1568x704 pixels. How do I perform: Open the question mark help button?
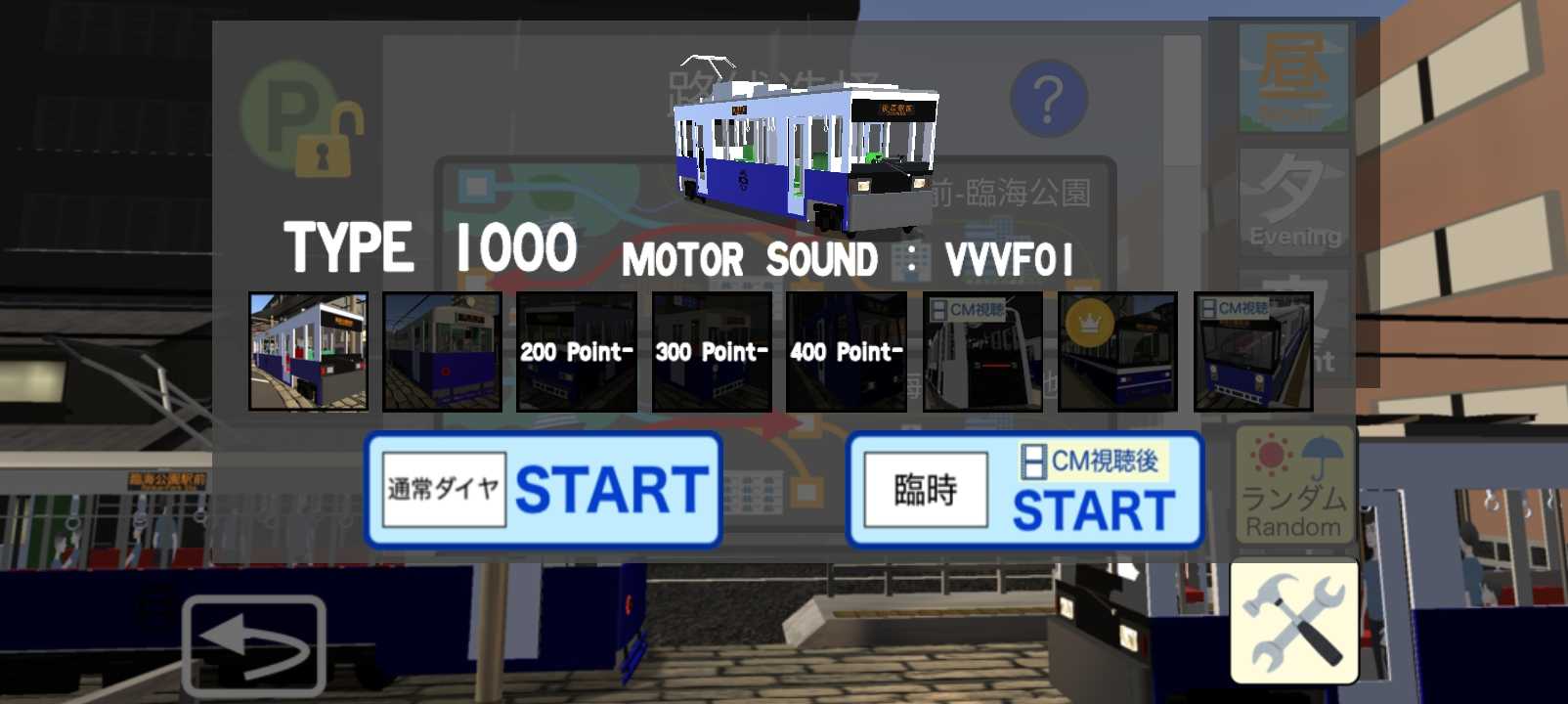tap(1049, 99)
